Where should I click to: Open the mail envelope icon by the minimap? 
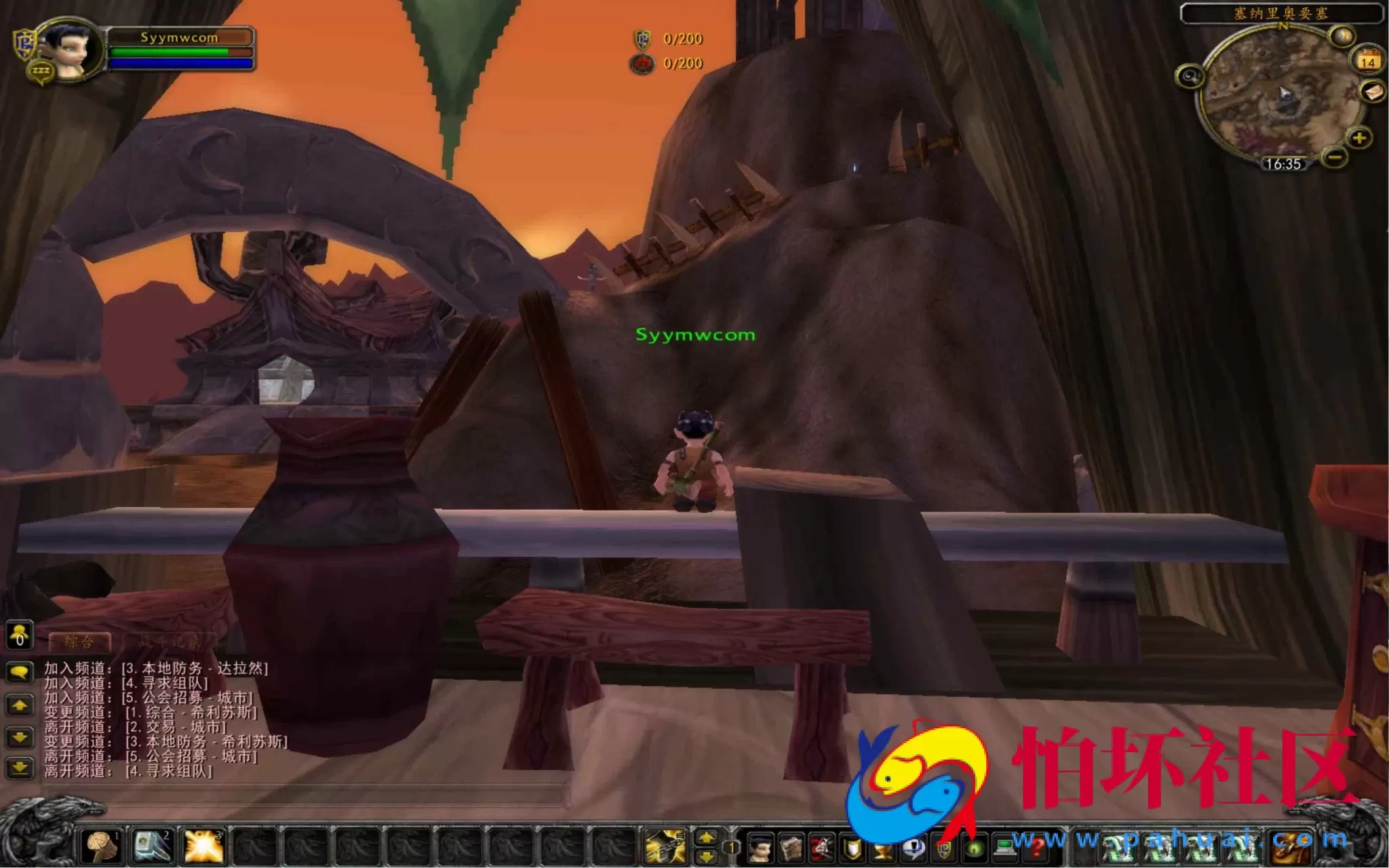click(1374, 92)
